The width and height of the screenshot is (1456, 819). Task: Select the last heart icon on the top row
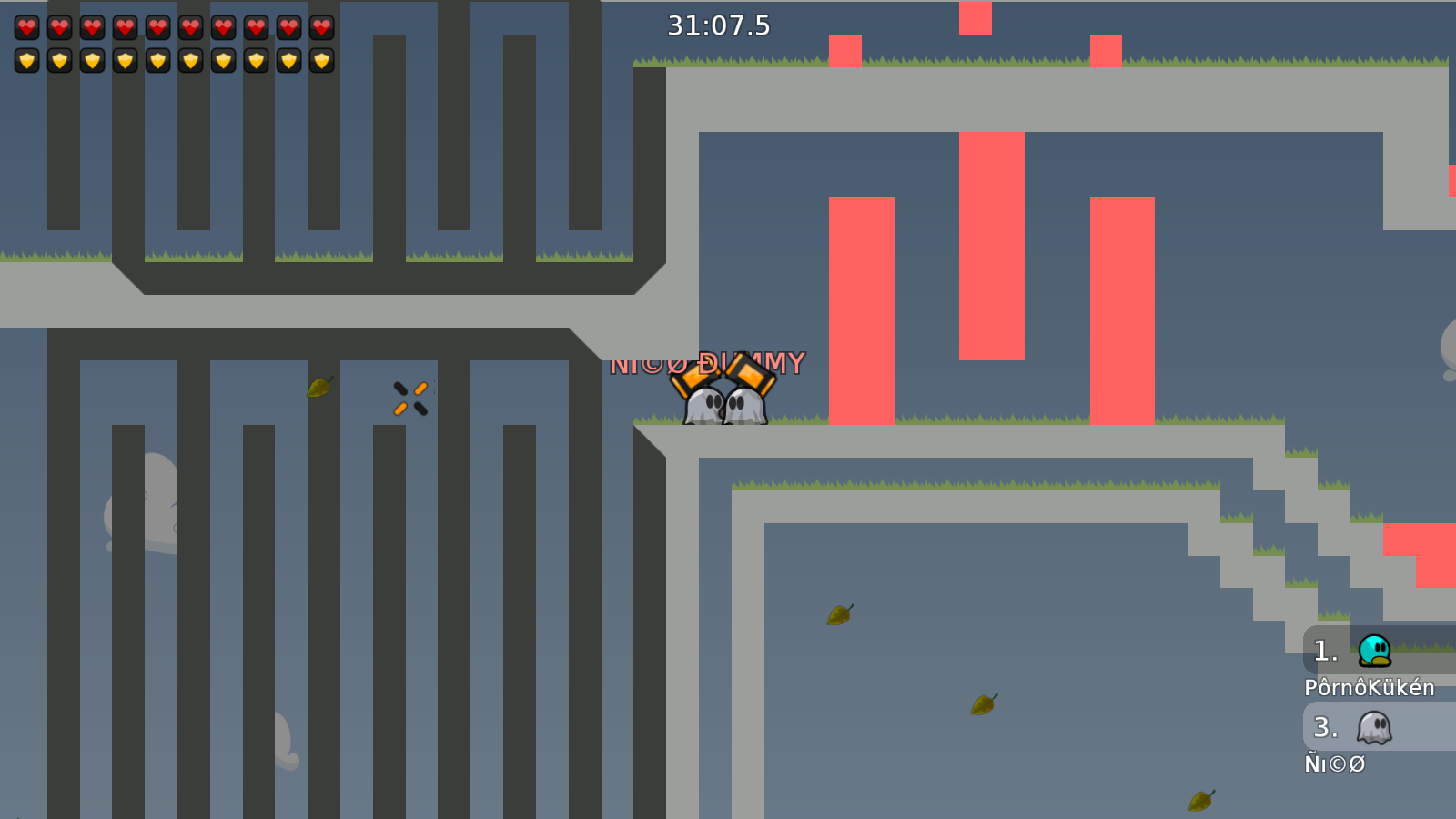[x=320, y=25]
